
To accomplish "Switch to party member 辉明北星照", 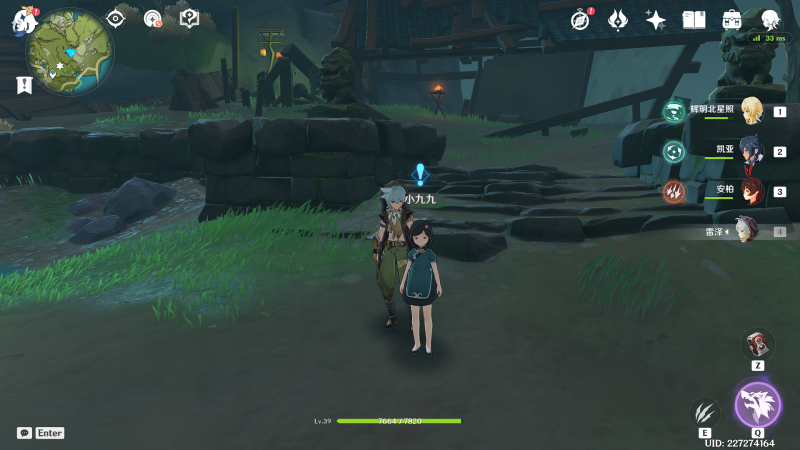I will (x=750, y=112).
